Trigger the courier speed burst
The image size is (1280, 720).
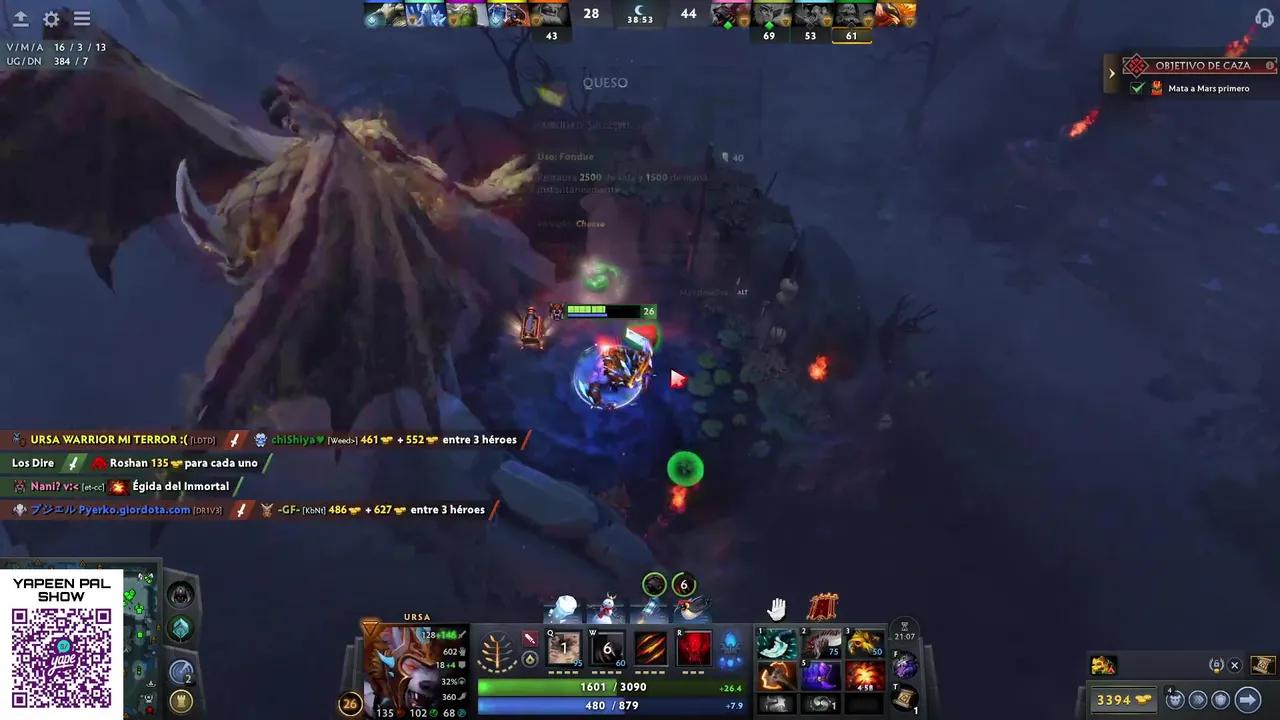pos(1196,700)
